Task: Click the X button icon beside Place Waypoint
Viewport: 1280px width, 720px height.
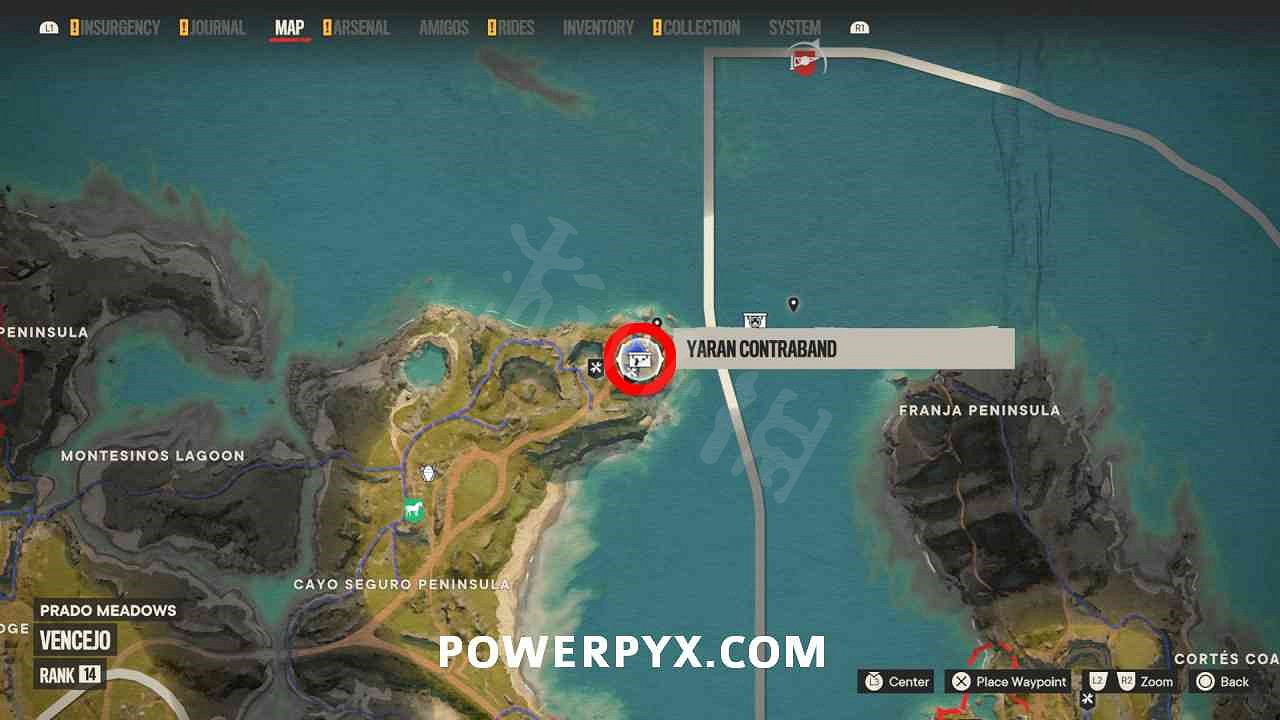Action: [962, 682]
